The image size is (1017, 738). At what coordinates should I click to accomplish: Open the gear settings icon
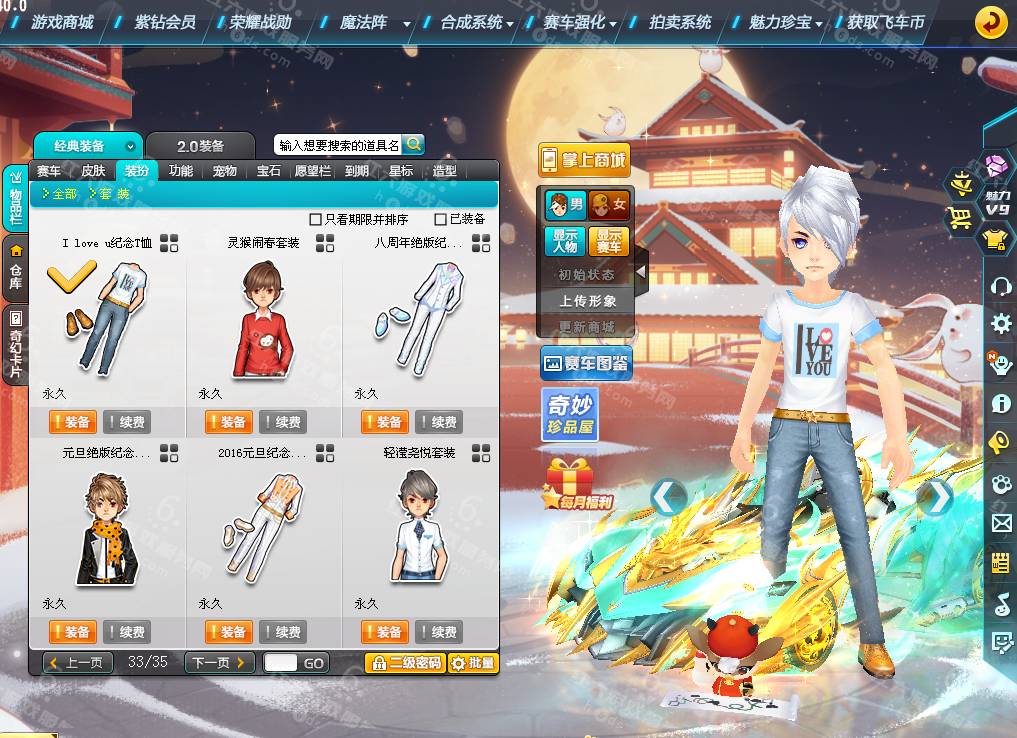[x=1001, y=324]
